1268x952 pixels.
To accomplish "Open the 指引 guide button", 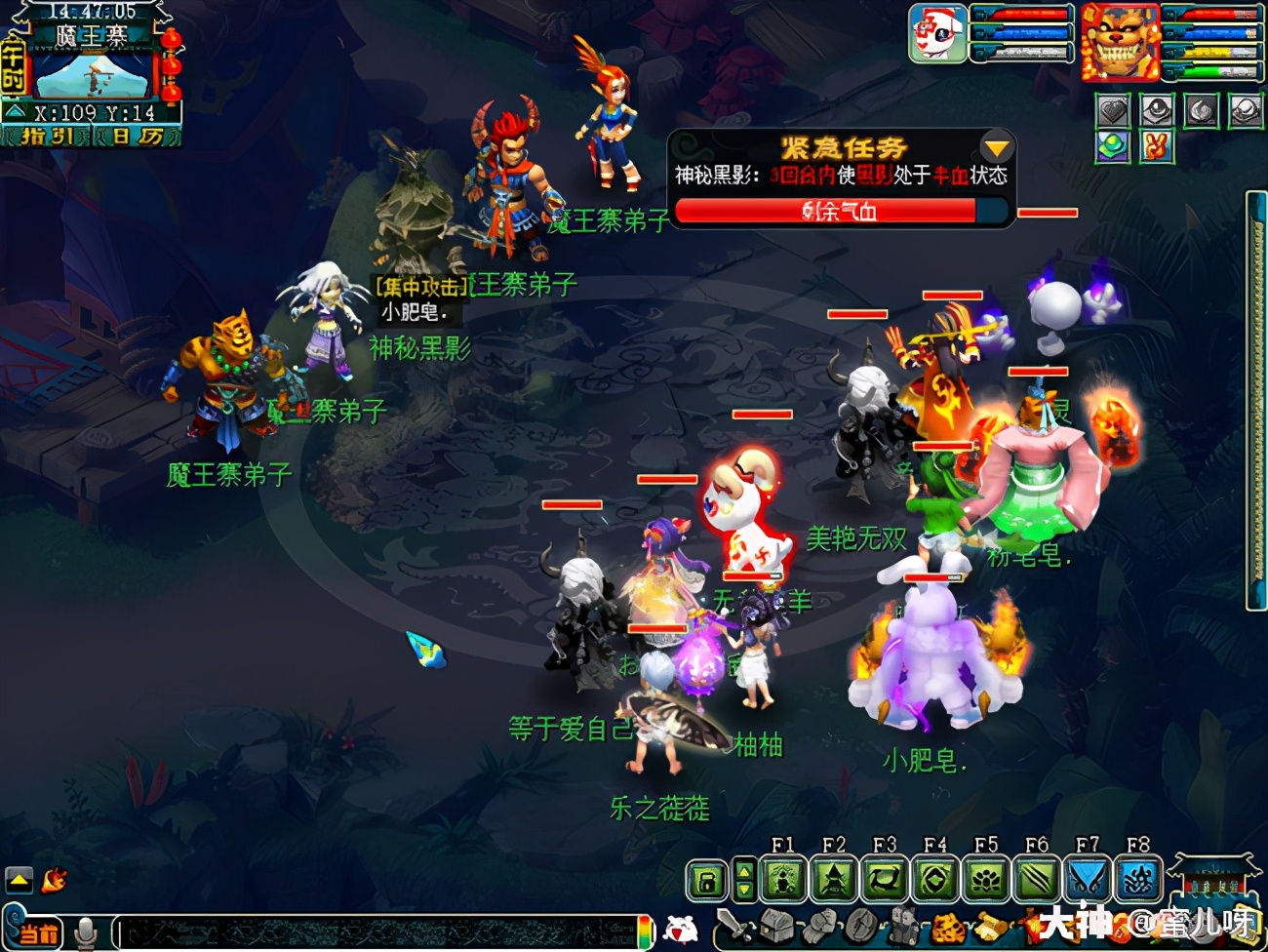I will tap(47, 137).
